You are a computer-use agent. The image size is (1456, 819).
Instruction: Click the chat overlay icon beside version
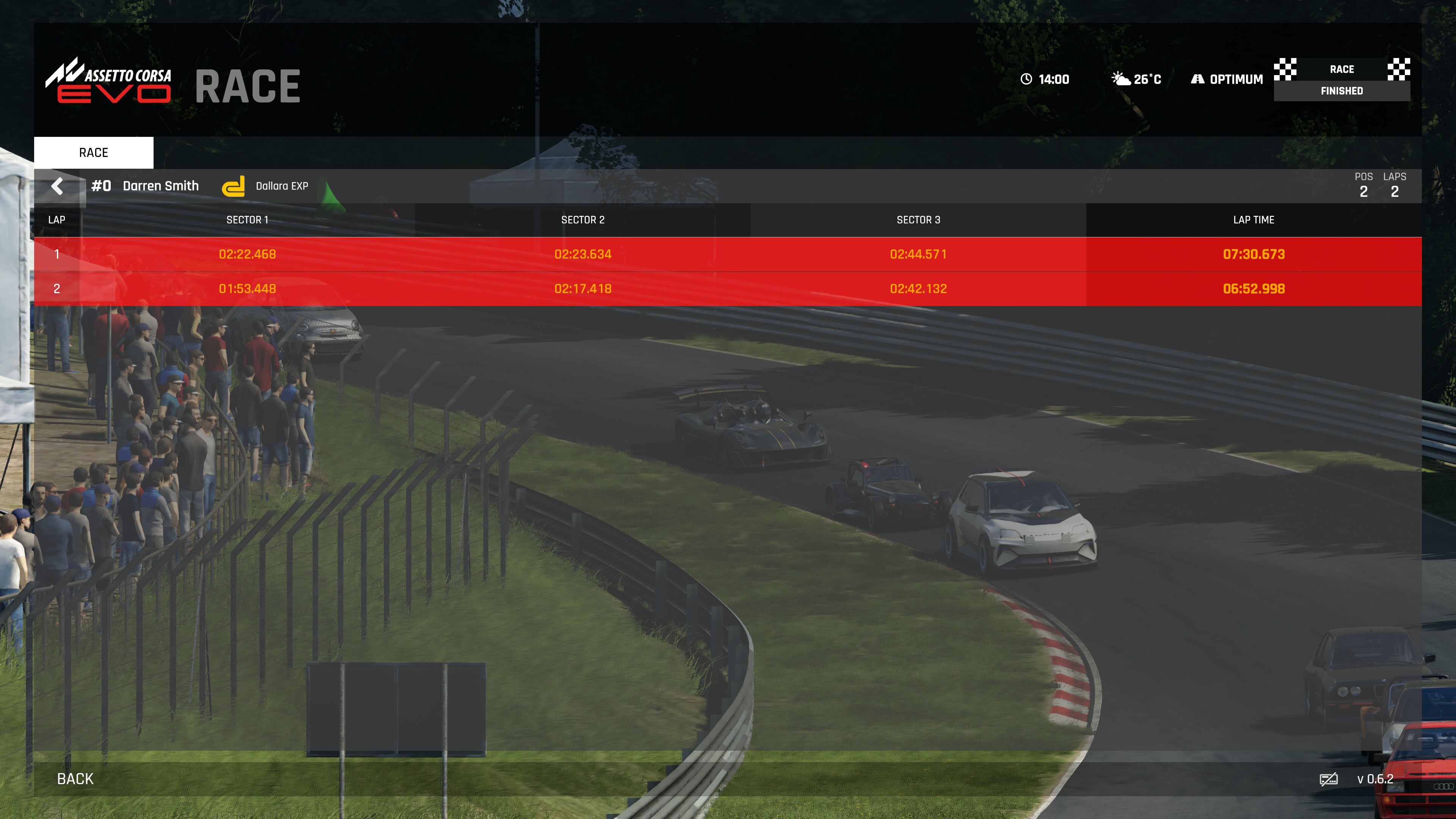point(1328,780)
